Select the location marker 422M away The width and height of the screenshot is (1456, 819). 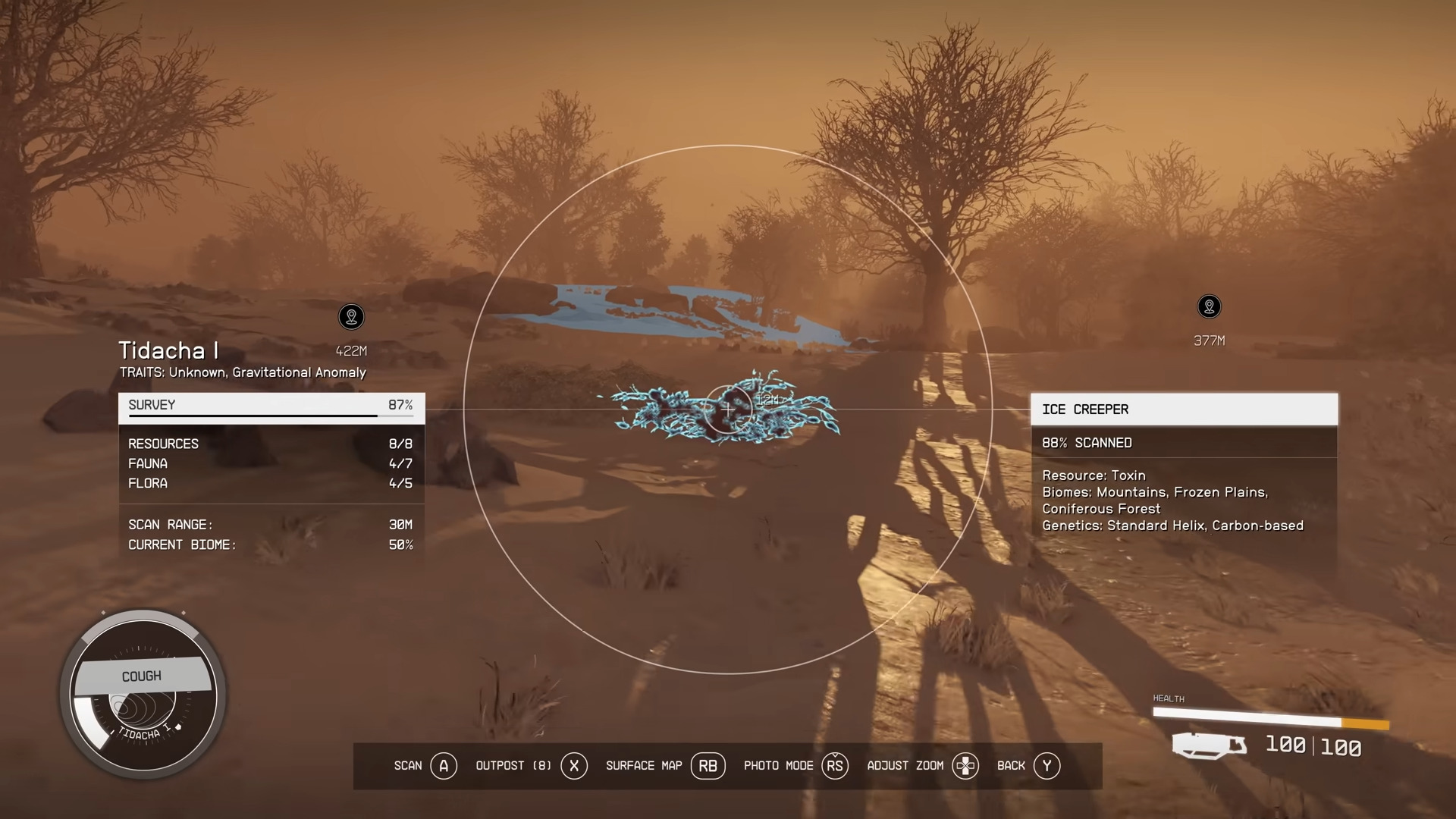pos(351,317)
